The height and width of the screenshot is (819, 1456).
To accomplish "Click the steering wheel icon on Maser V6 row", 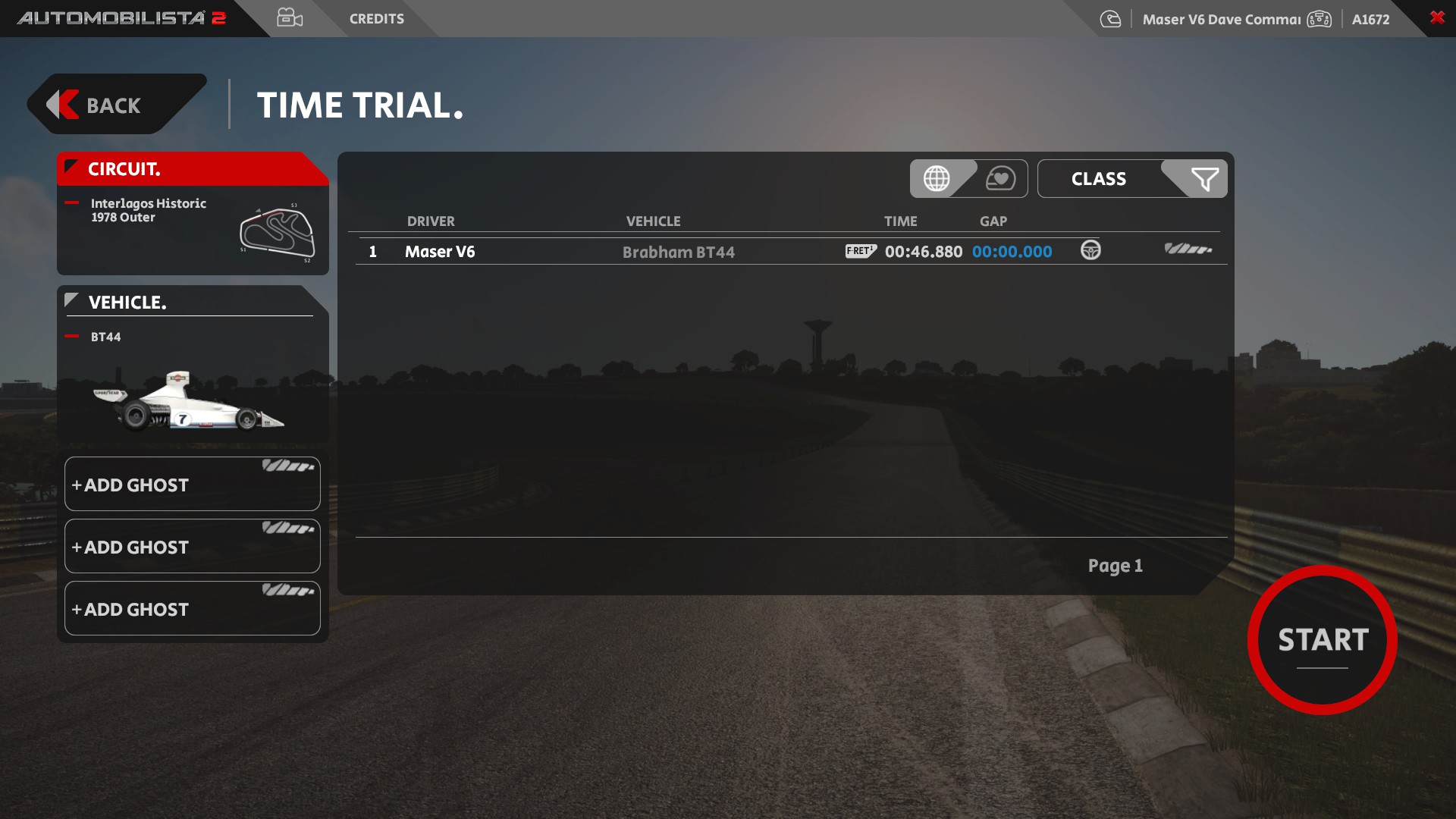I will [x=1090, y=250].
